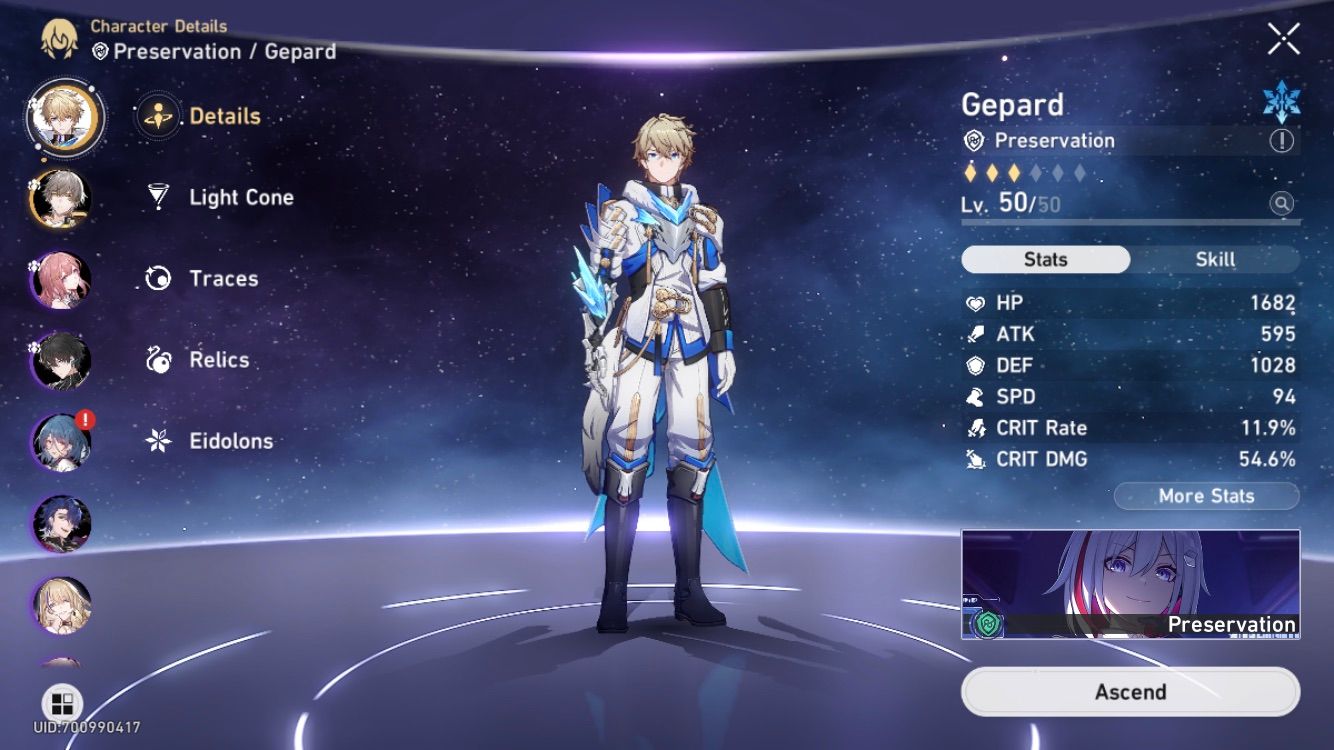Select the gray-haired character portrait

tap(62, 199)
